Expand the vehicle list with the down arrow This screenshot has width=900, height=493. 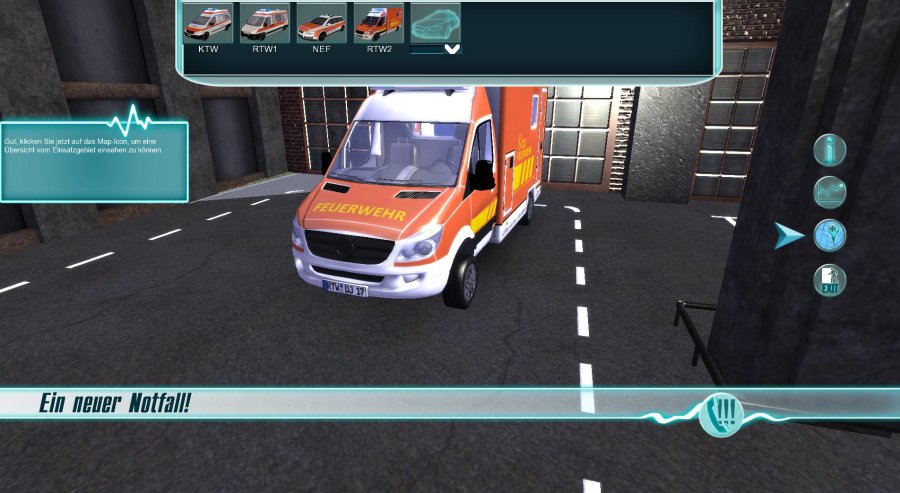click(452, 48)
